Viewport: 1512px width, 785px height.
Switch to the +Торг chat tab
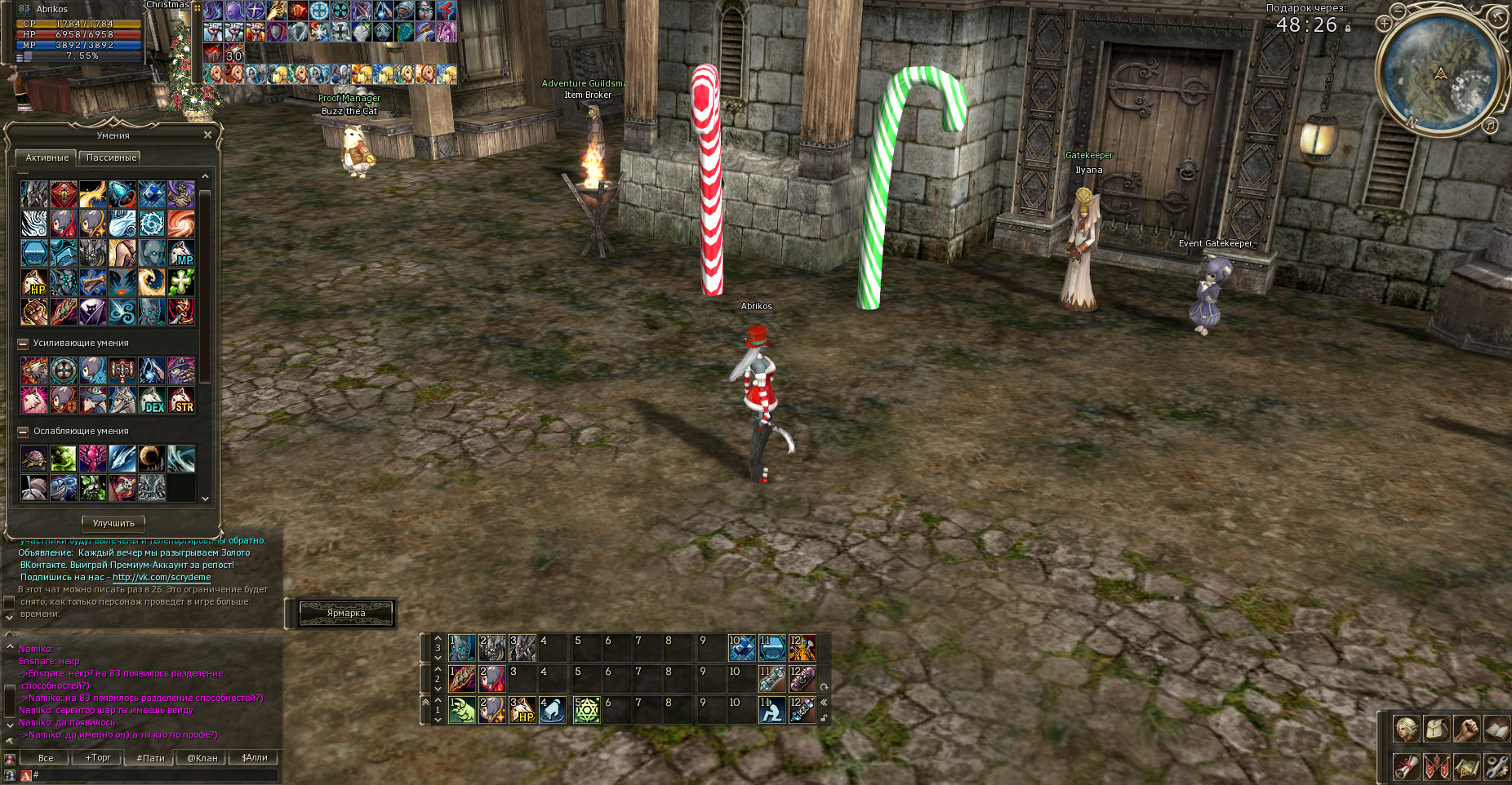point(98,758)
